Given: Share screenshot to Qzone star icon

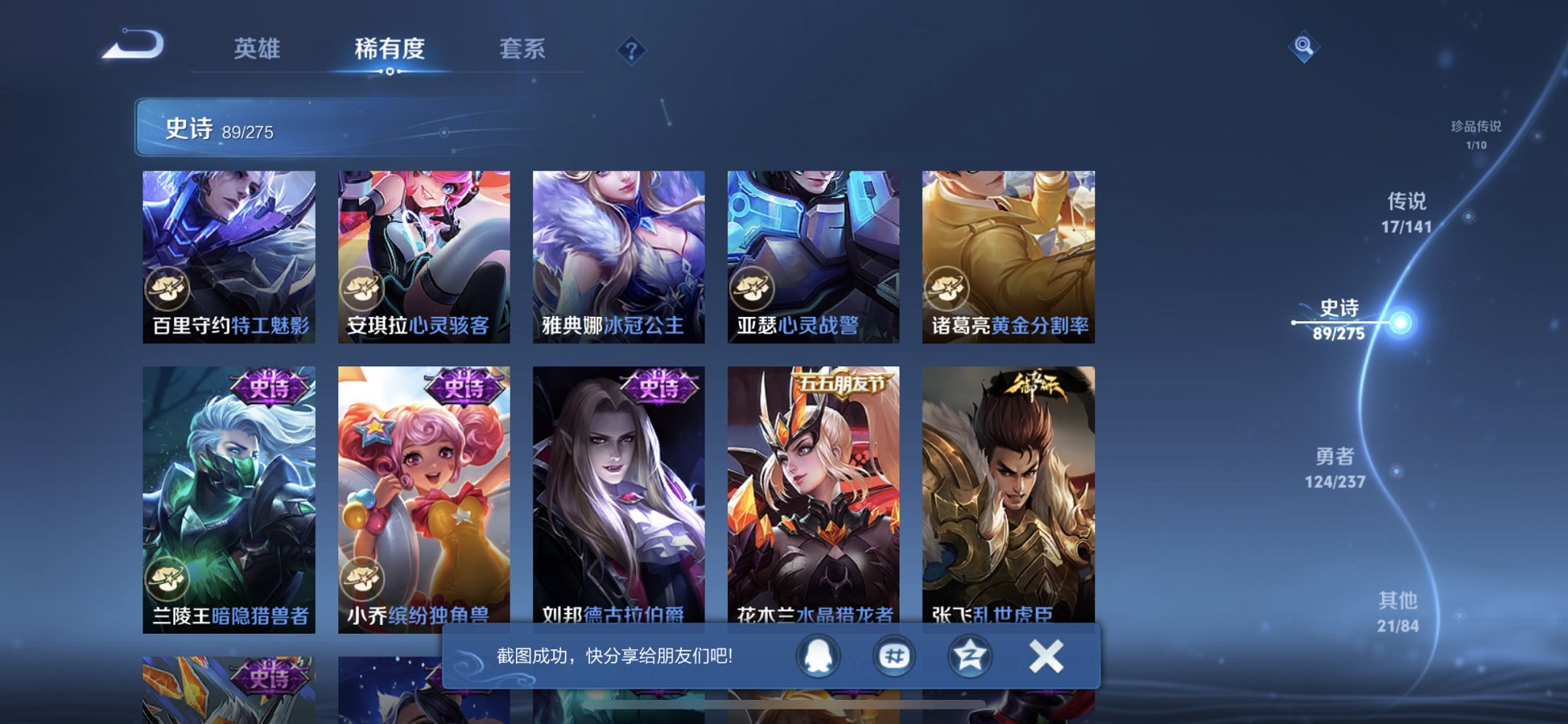Looking at the screenshot, I should pos(970,656).
